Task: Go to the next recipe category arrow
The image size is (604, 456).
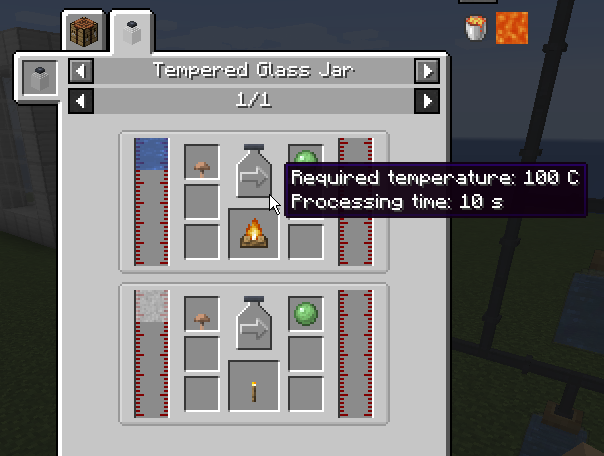Action: (427, 71)
